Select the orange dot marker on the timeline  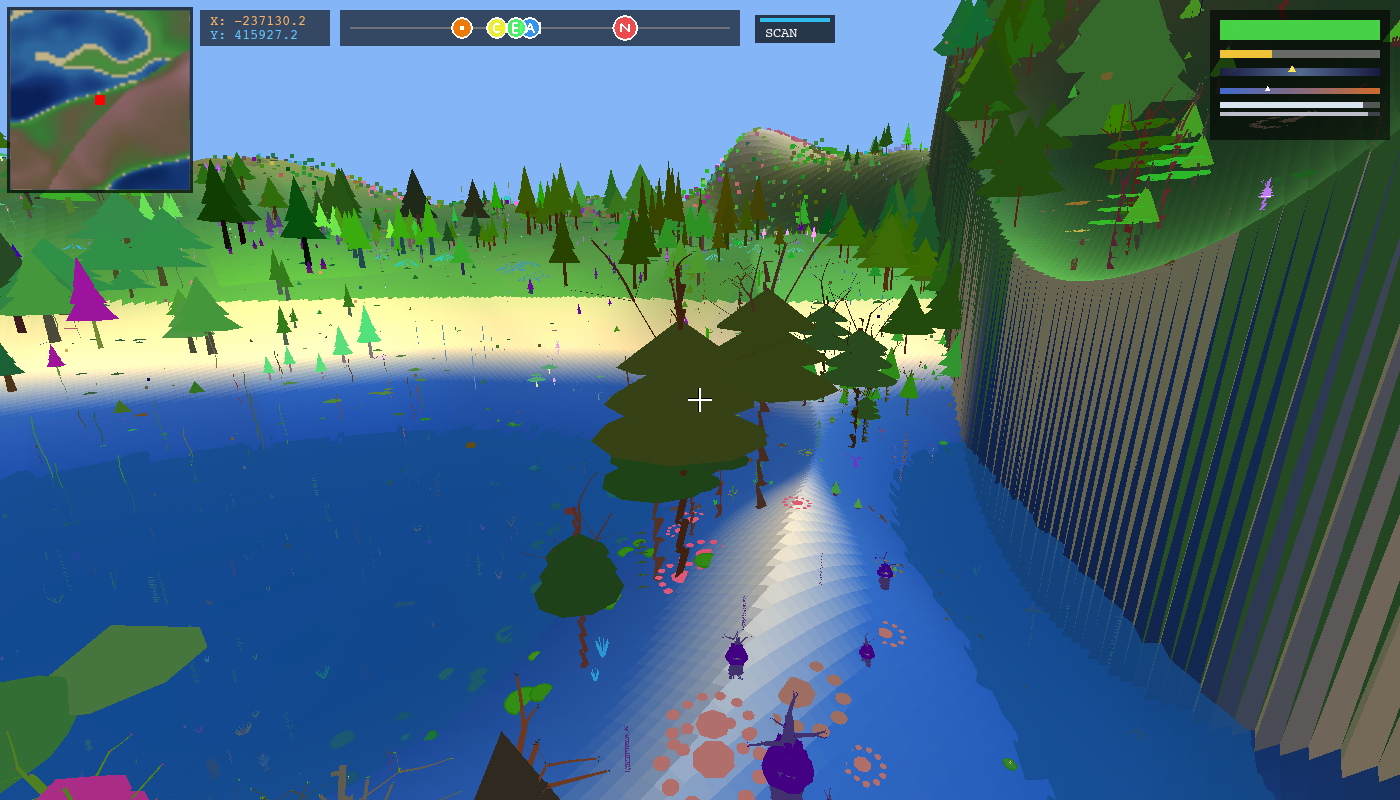(x=462, y=28)
